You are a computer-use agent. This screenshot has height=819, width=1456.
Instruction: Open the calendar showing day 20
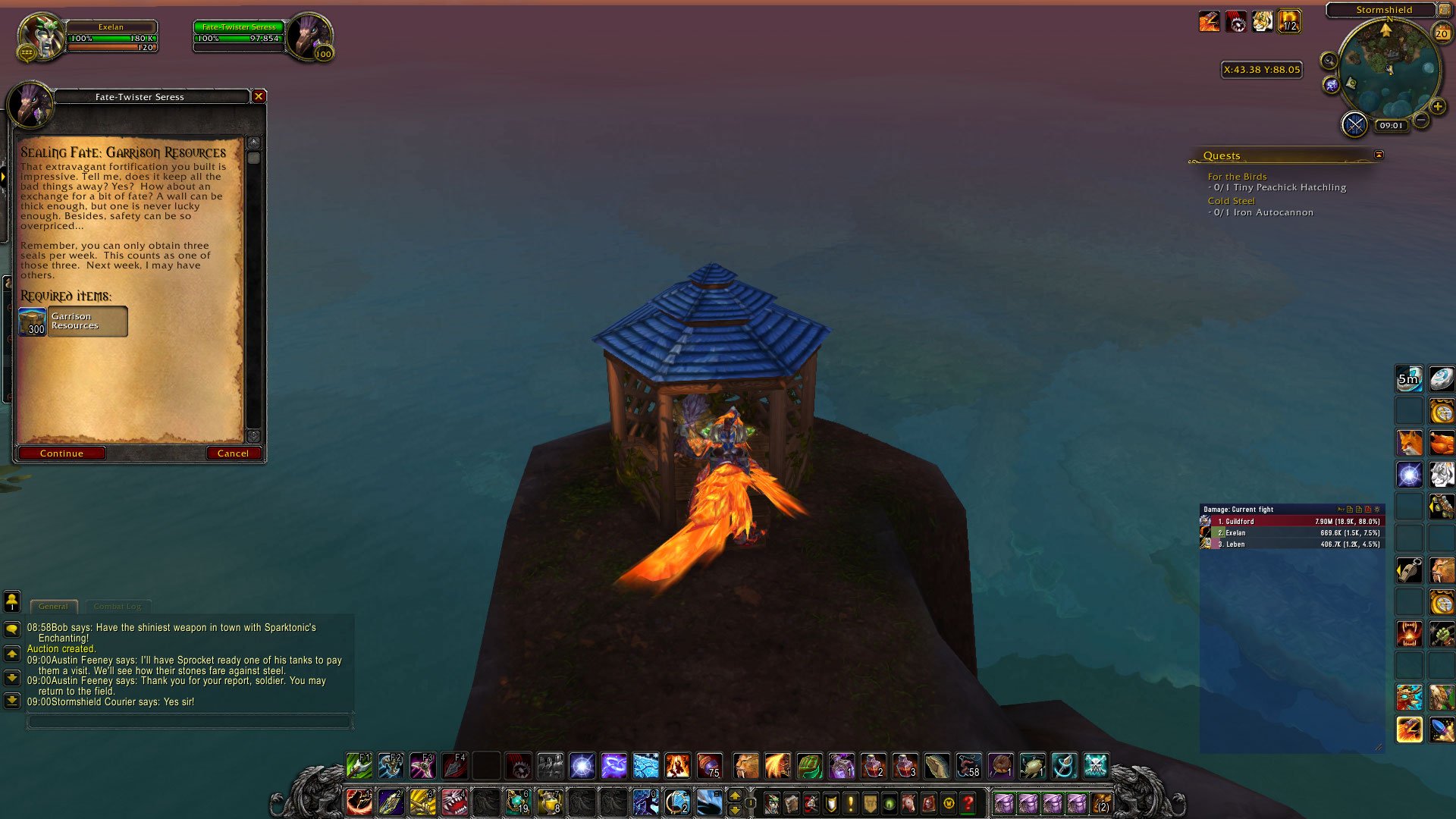pyautogui.click(x=1442, y=33)
